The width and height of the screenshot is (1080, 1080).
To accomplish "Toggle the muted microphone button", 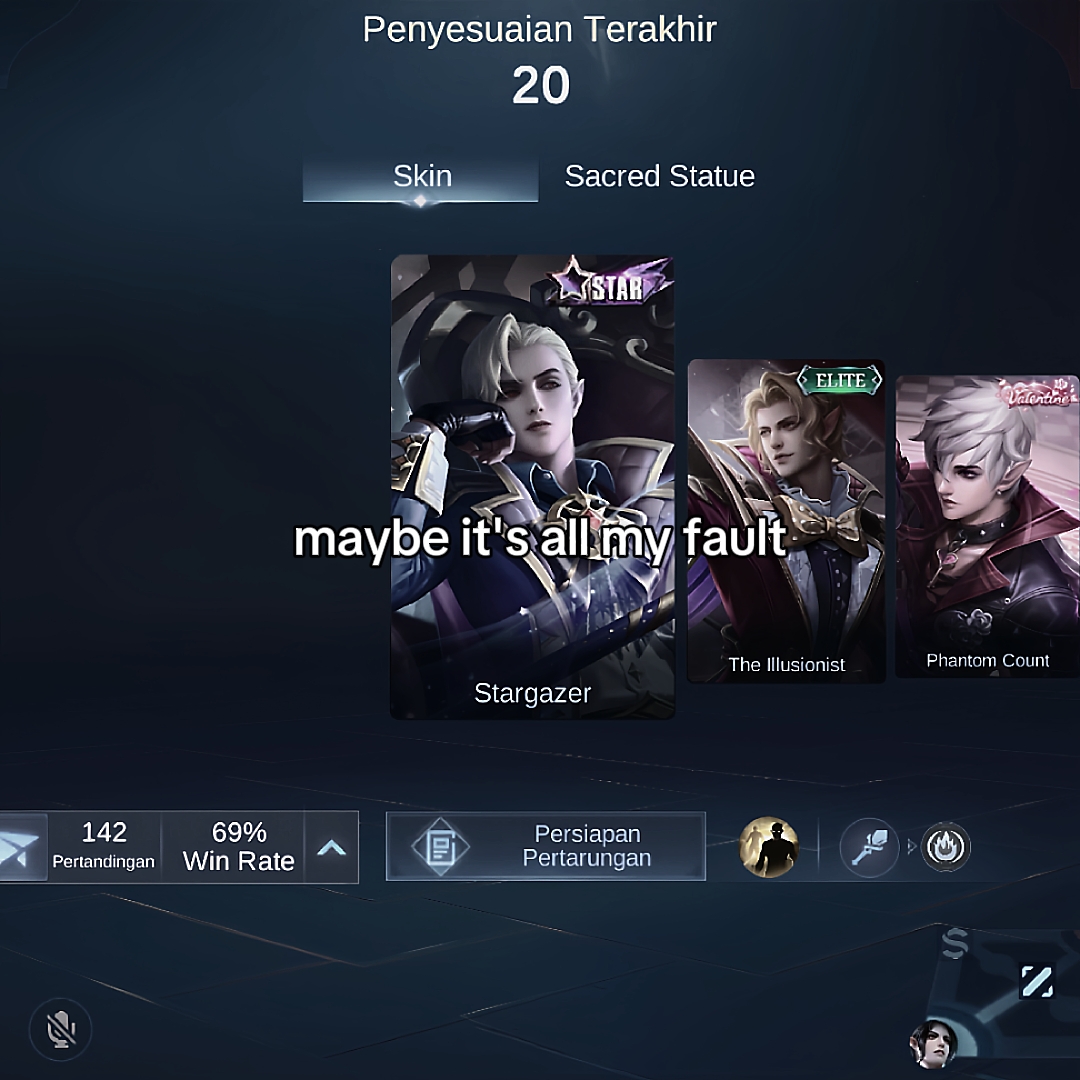I will 61,1029.
